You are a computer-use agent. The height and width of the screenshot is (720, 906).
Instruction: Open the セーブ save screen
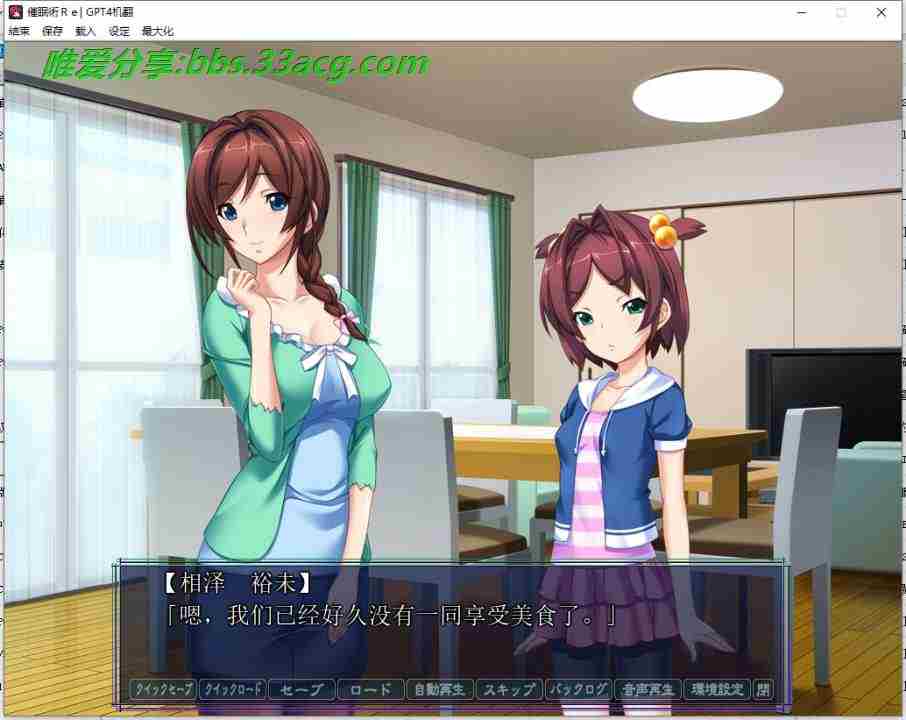(x=301, y=689)
